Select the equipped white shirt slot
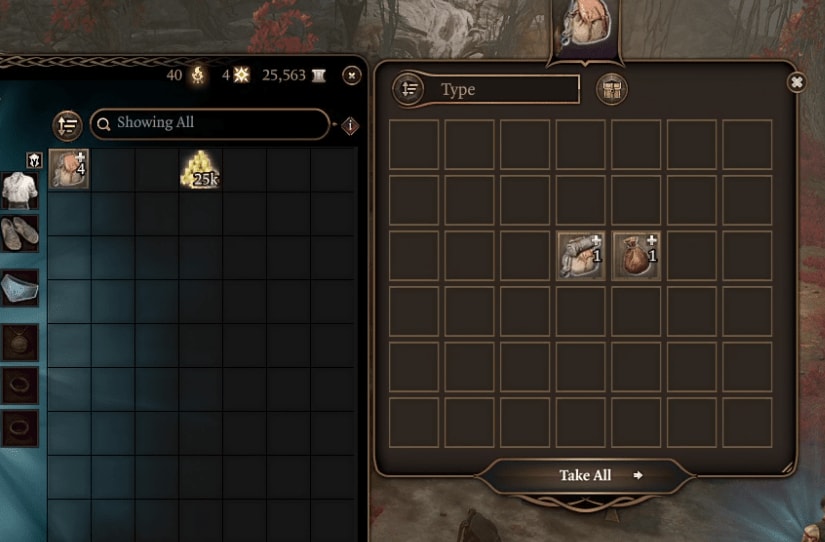 click(x=19, y=190)
